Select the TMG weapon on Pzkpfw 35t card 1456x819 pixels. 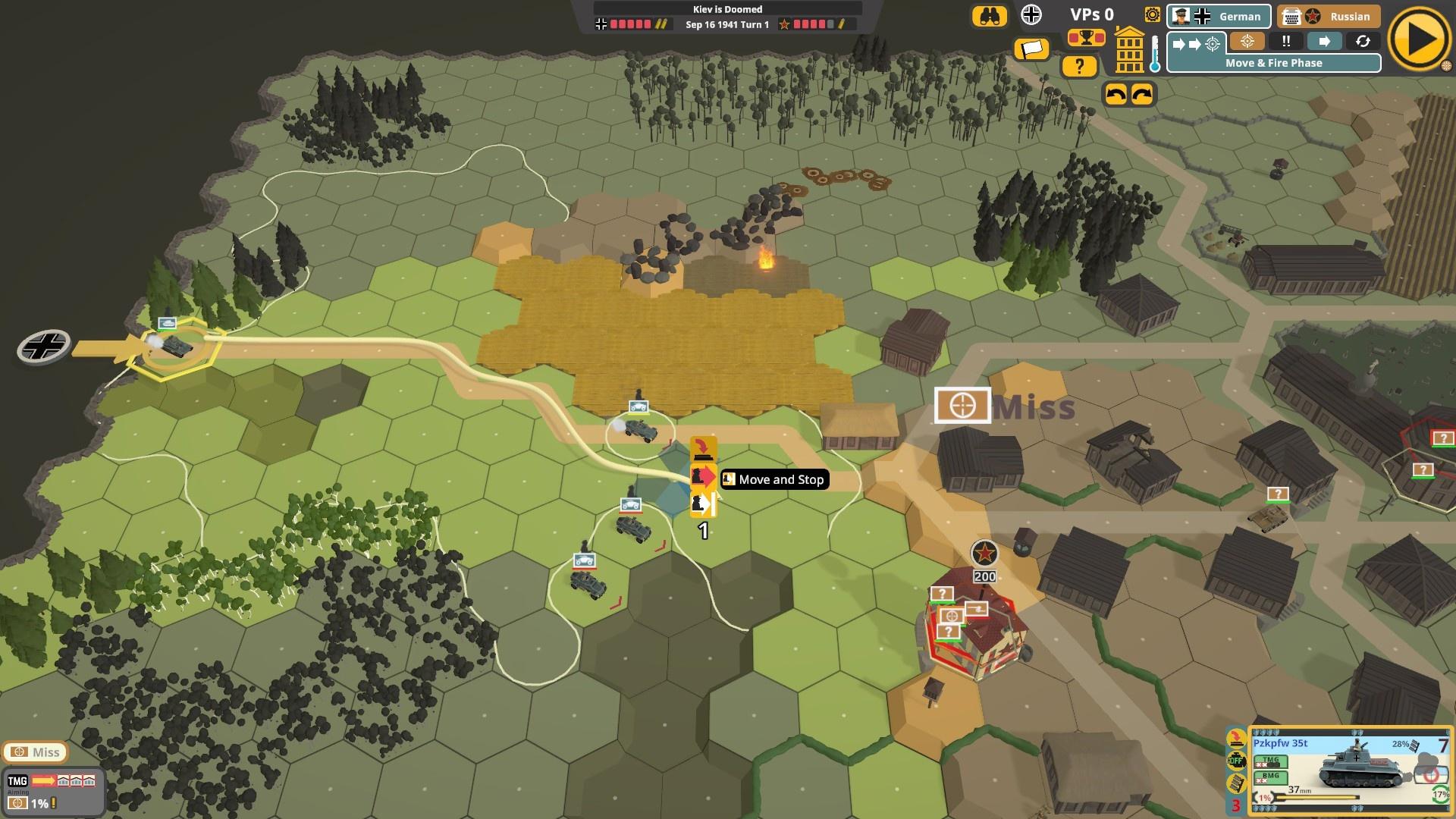1270,761
